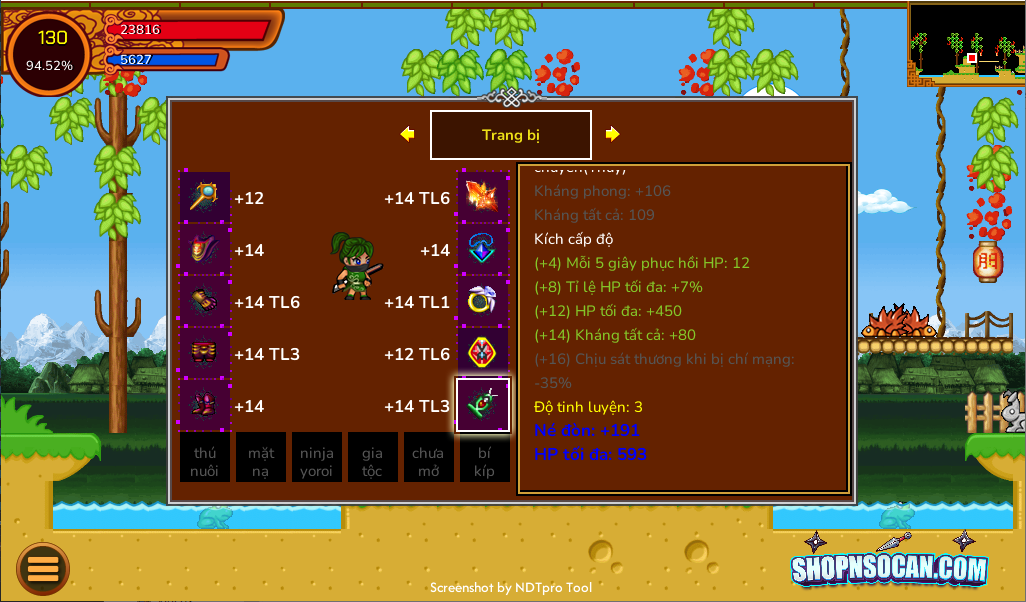The height and width of the screenshot is (602, 1026).
Task: Show the previous tab with the left arrow
Action: click(x=407, y=134)
